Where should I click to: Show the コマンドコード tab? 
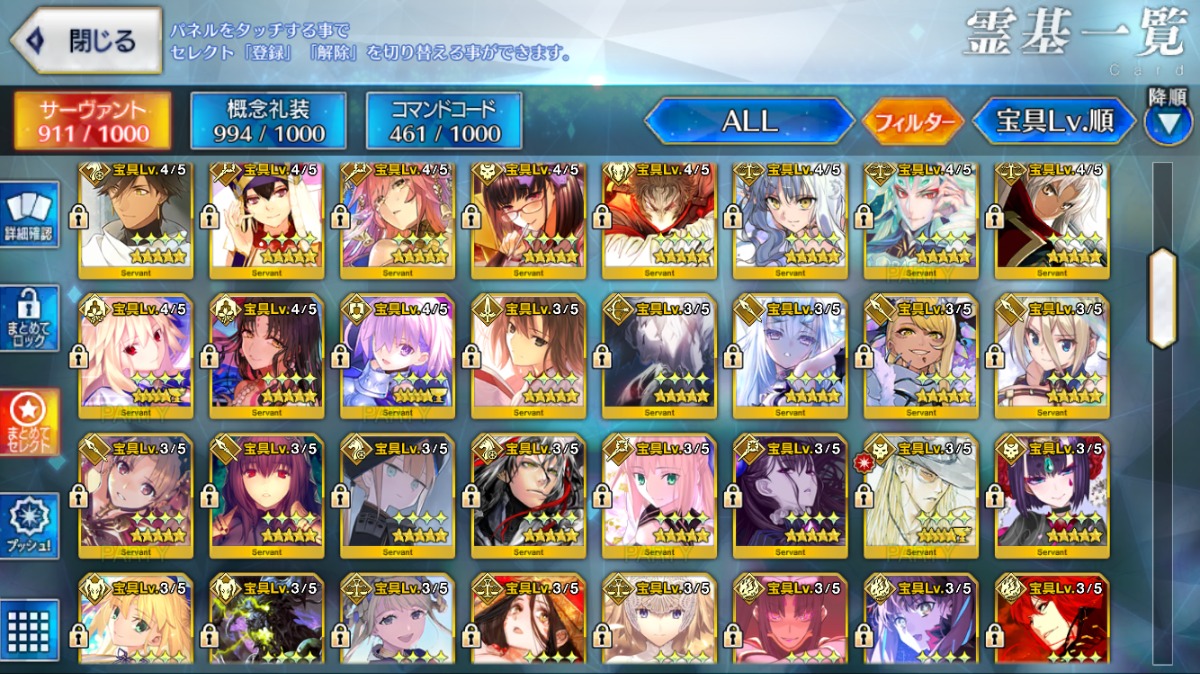(444, 121)
